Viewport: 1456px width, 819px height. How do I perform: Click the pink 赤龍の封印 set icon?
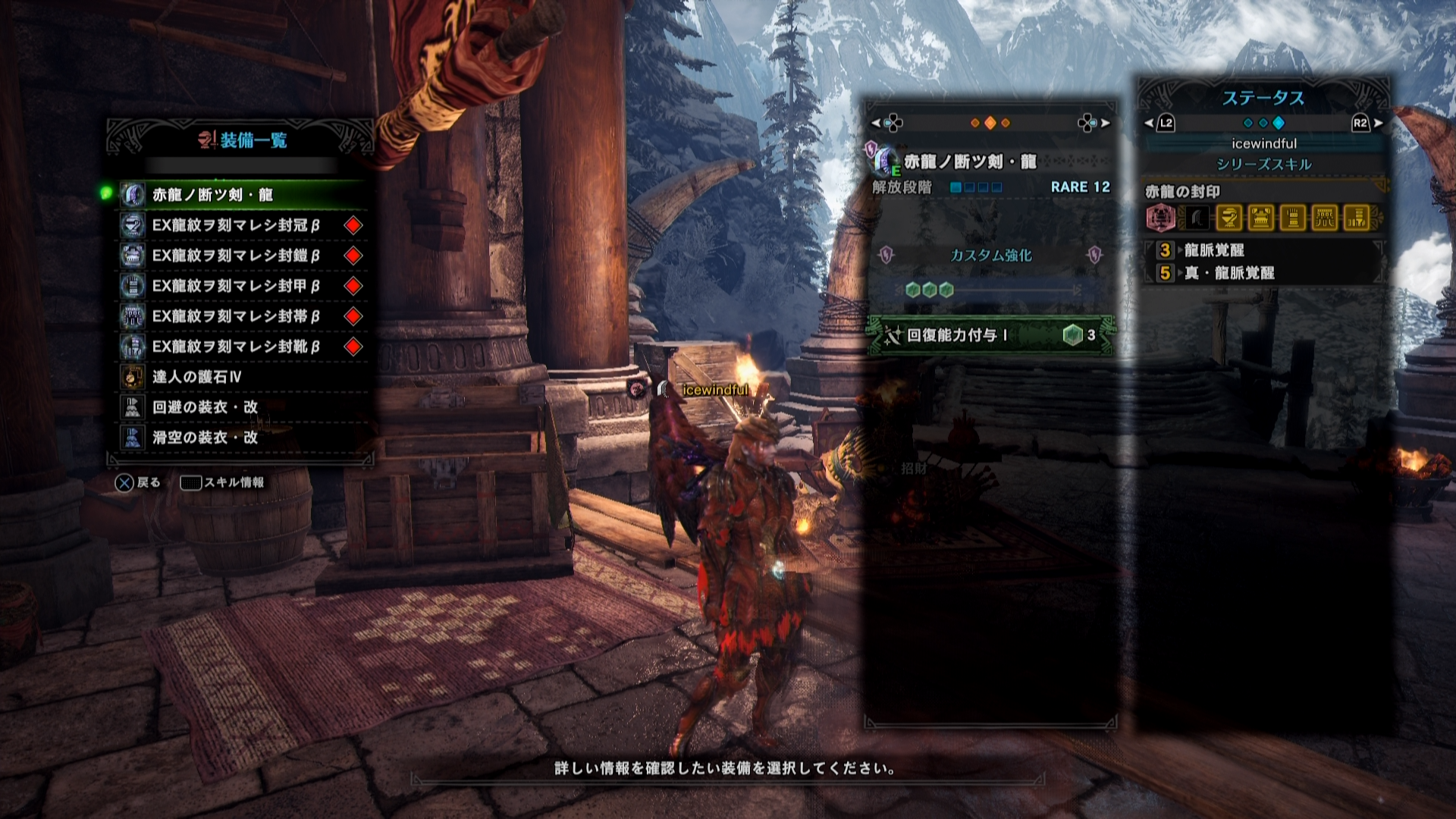click(1161, 218)
